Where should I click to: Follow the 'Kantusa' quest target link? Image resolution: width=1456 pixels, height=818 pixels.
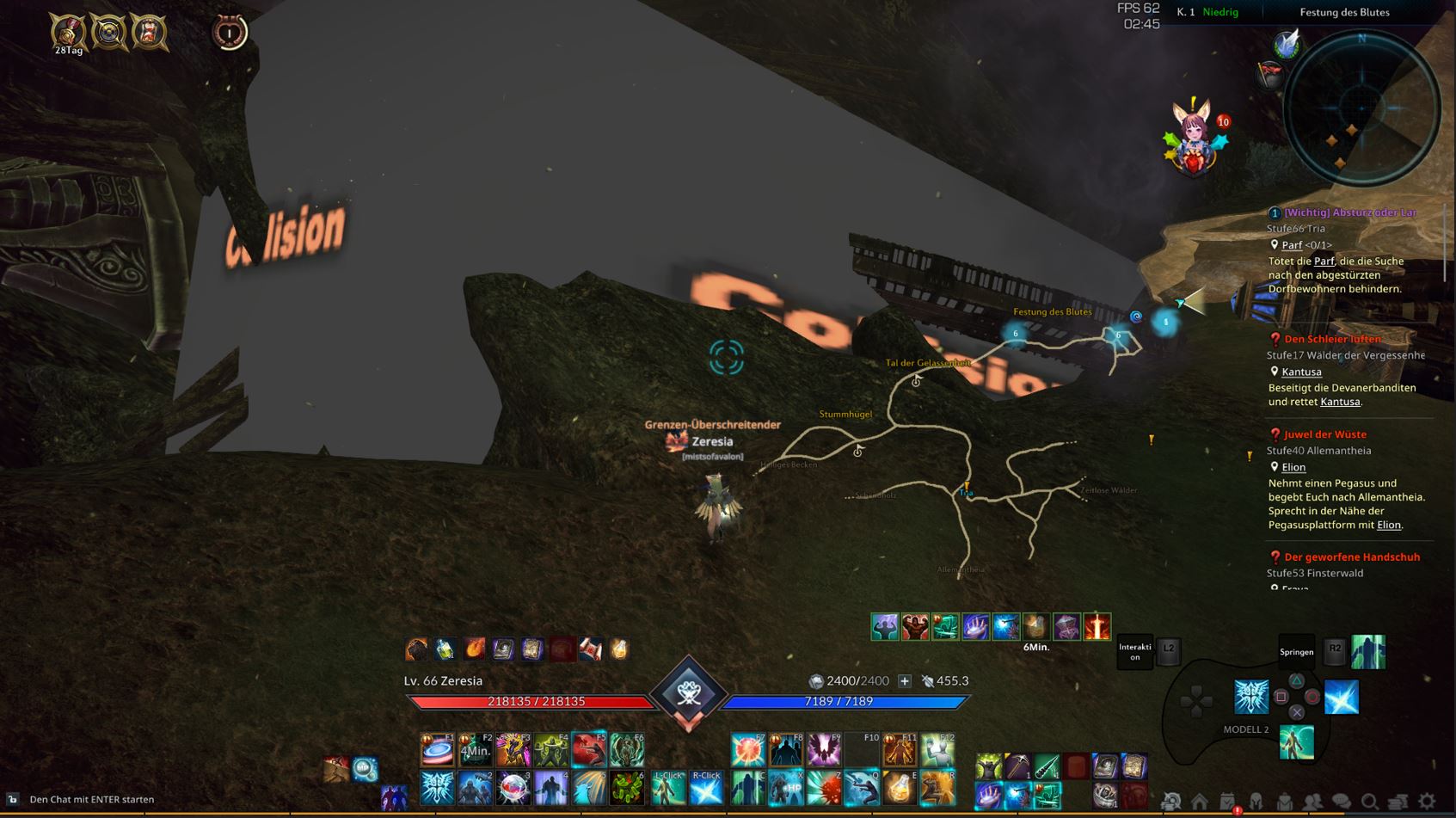pyautogui.click(x=1301, y=372)
